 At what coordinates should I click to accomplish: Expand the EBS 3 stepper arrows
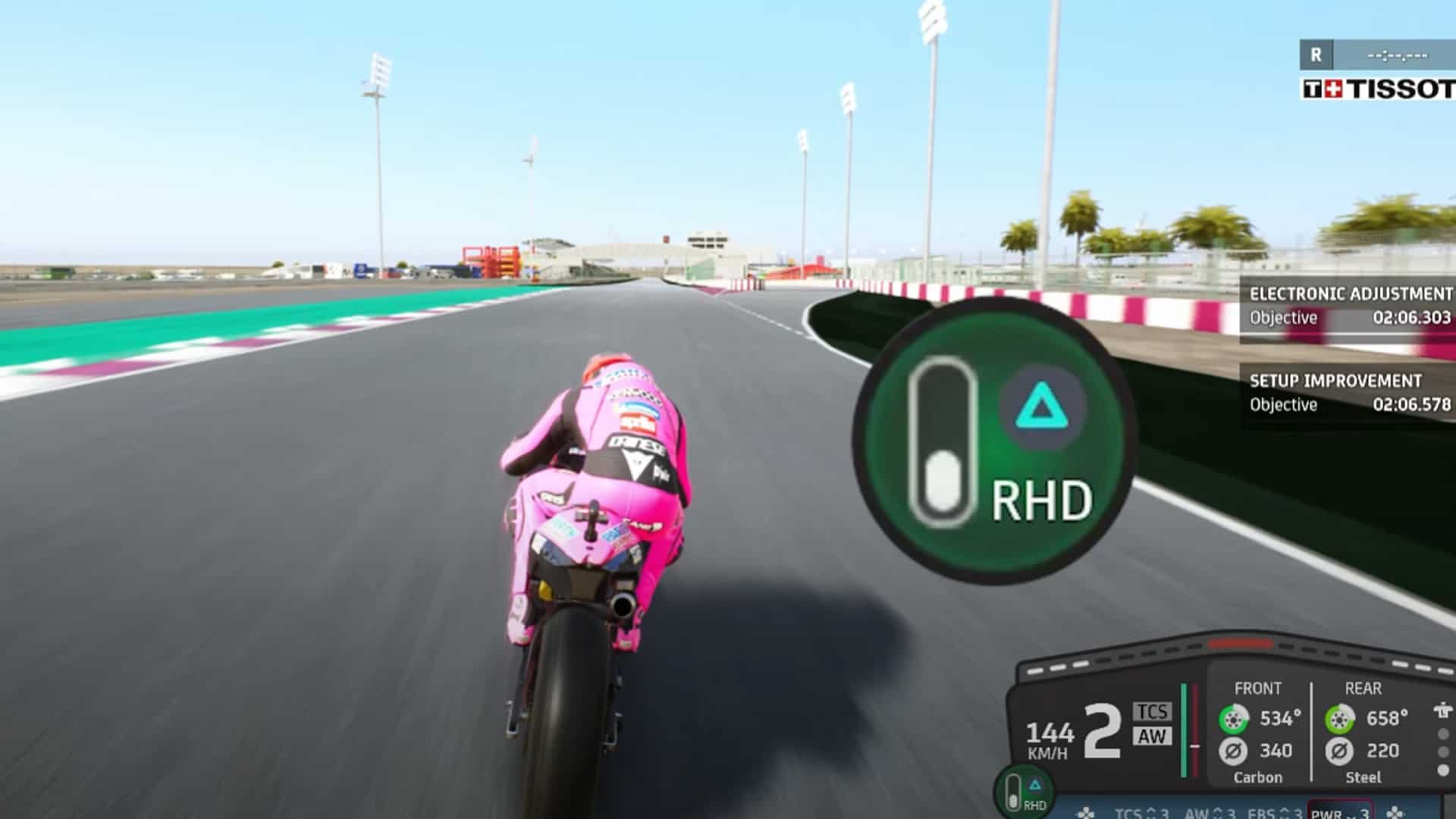coord(1285,813)
